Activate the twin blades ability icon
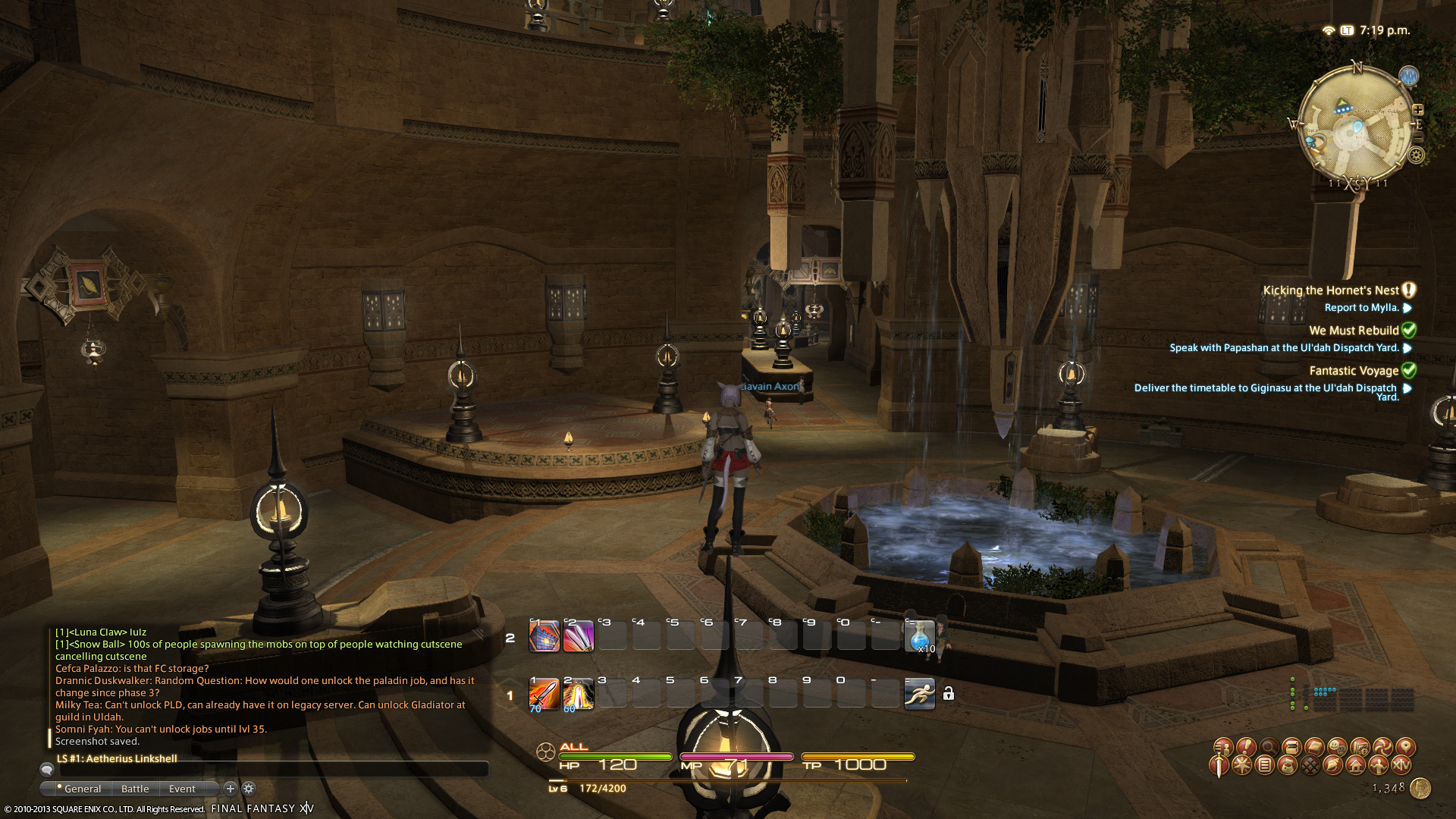 click(578, 636)
